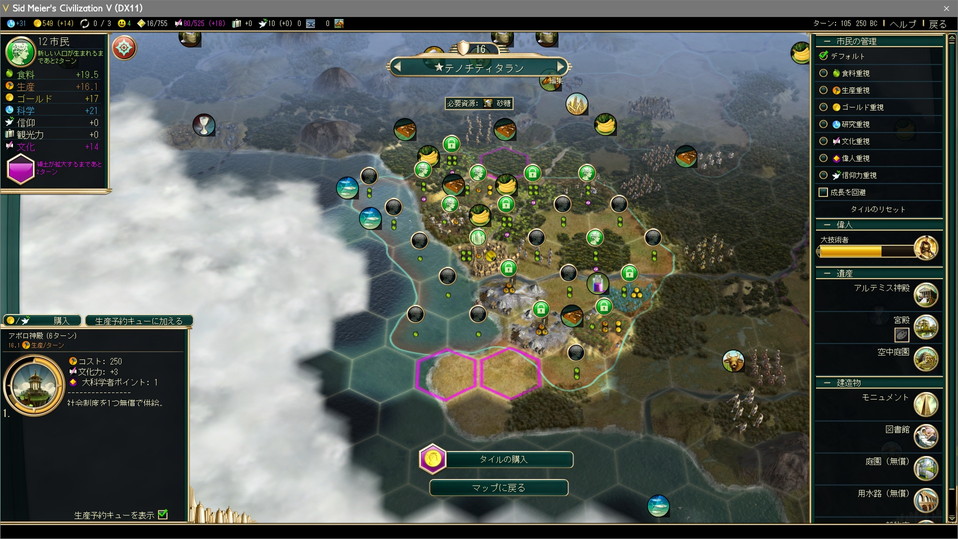
Task: Open the ヘルプ help menu
Action: coord(902,24)
